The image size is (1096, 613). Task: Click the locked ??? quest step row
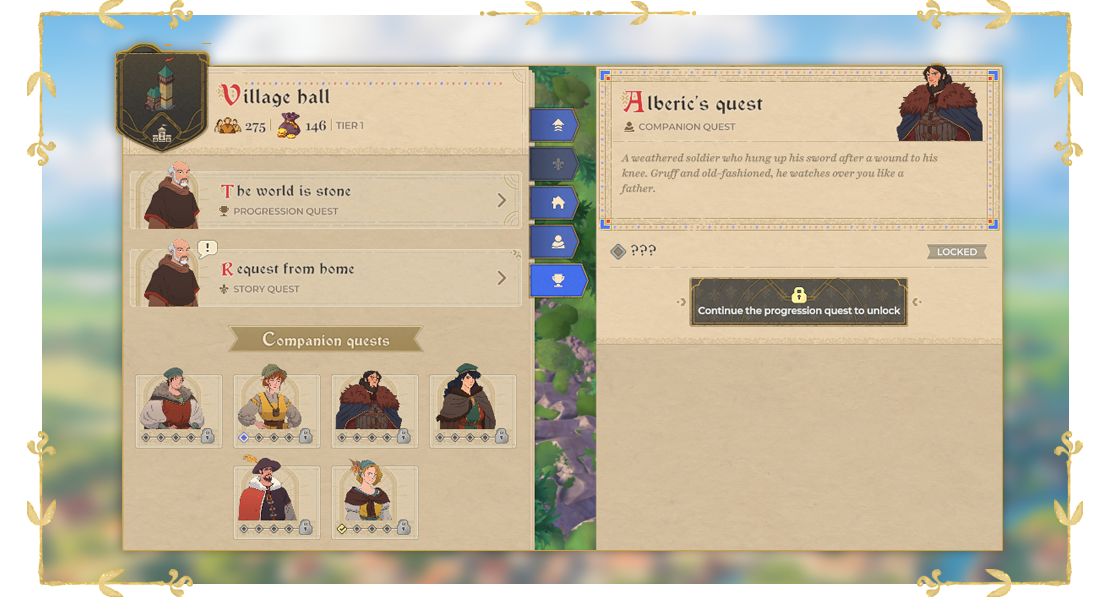click(798, 252)
